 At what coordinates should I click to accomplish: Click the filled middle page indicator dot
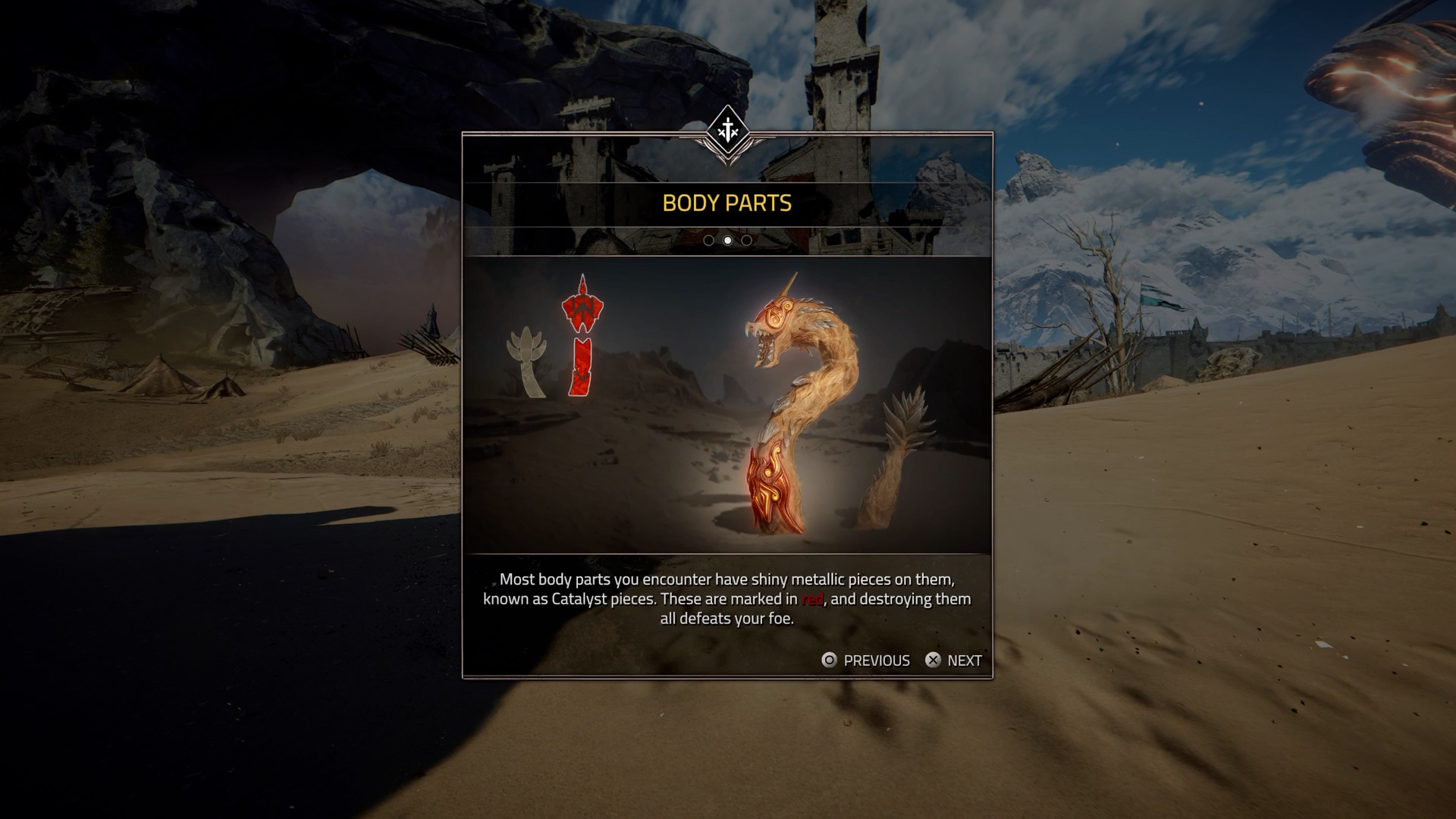point(728,240)
